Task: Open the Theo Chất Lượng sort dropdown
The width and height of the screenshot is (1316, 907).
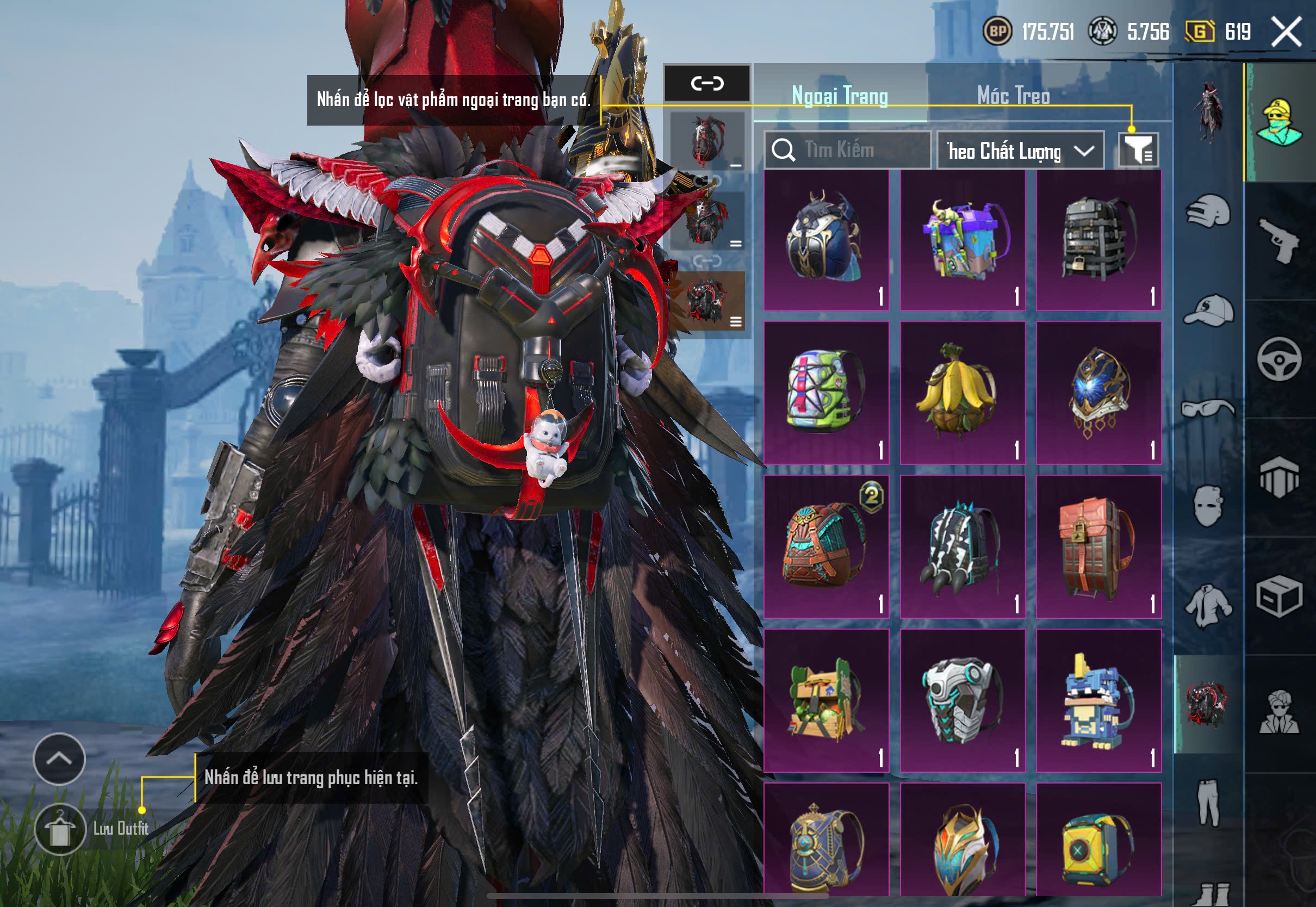Action: point(1020,151)
